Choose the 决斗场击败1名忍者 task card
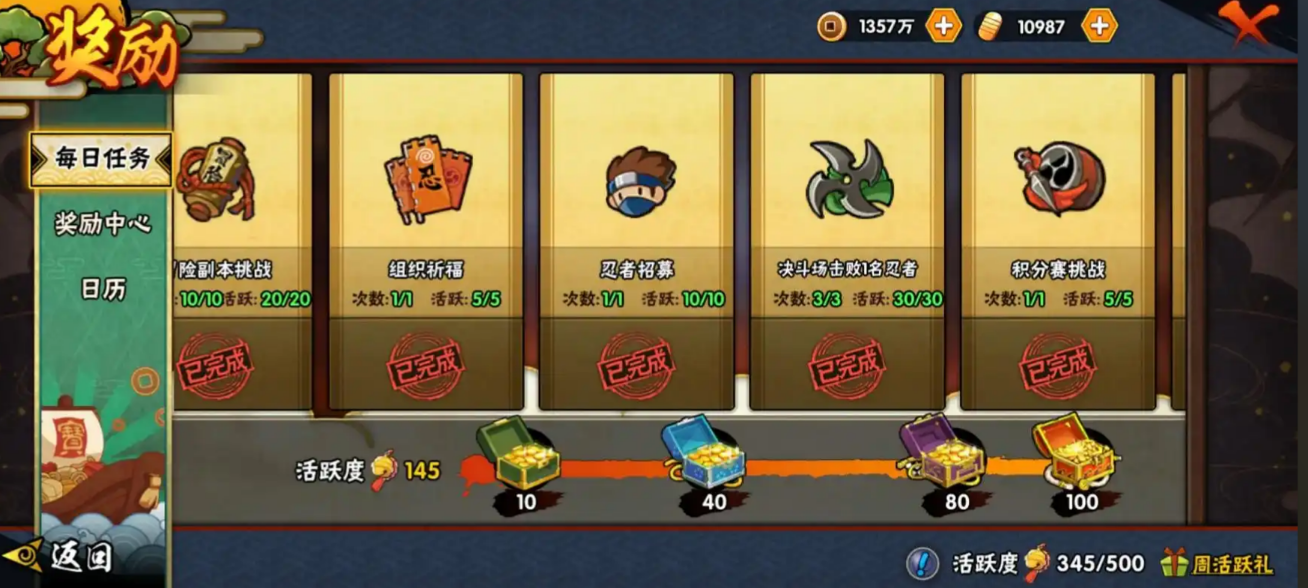Image resolution: width=1308 pixels, height=588 pixels. coord(847,240)
